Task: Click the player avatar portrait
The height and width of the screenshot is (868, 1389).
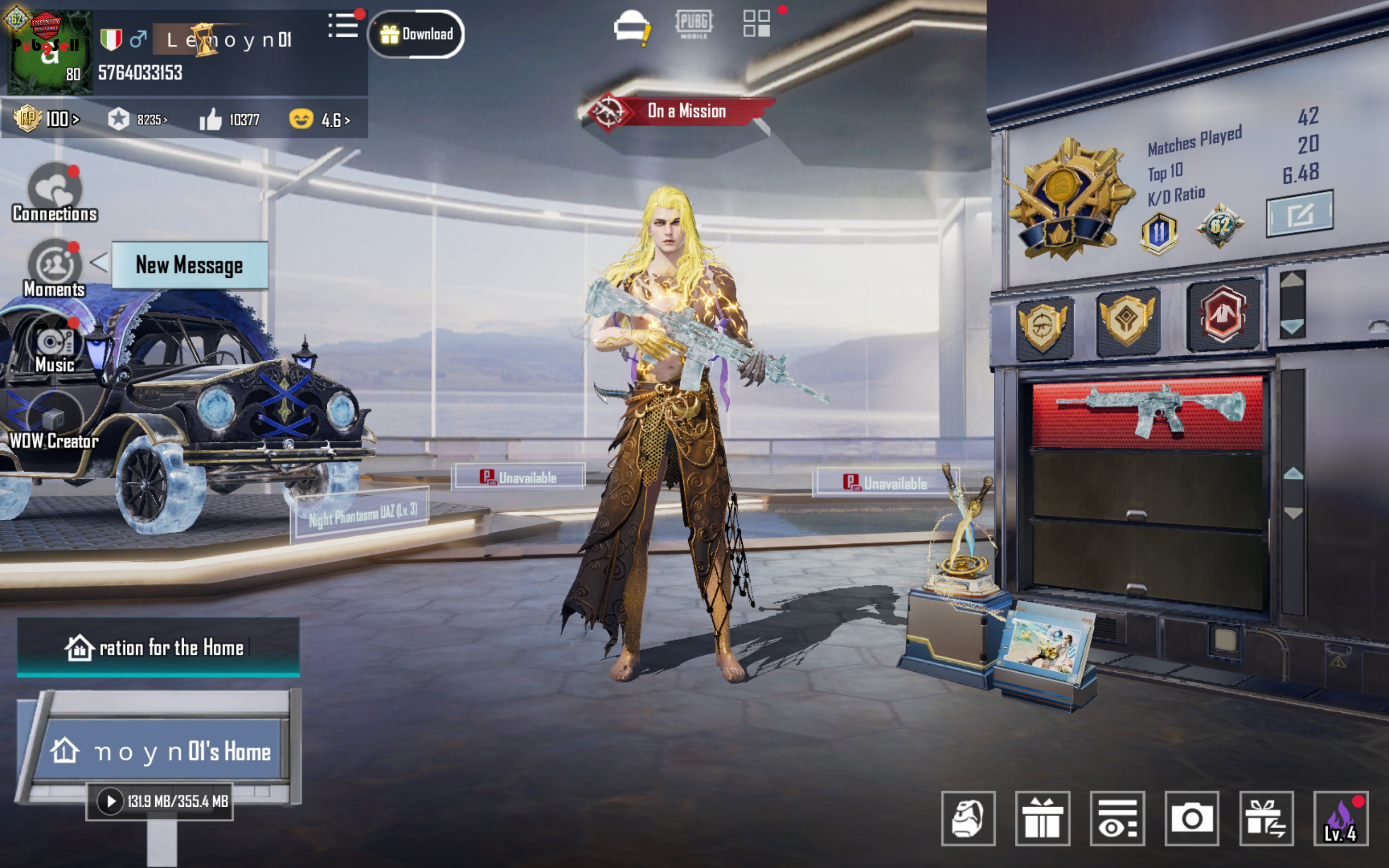Action: click(49, 52)
